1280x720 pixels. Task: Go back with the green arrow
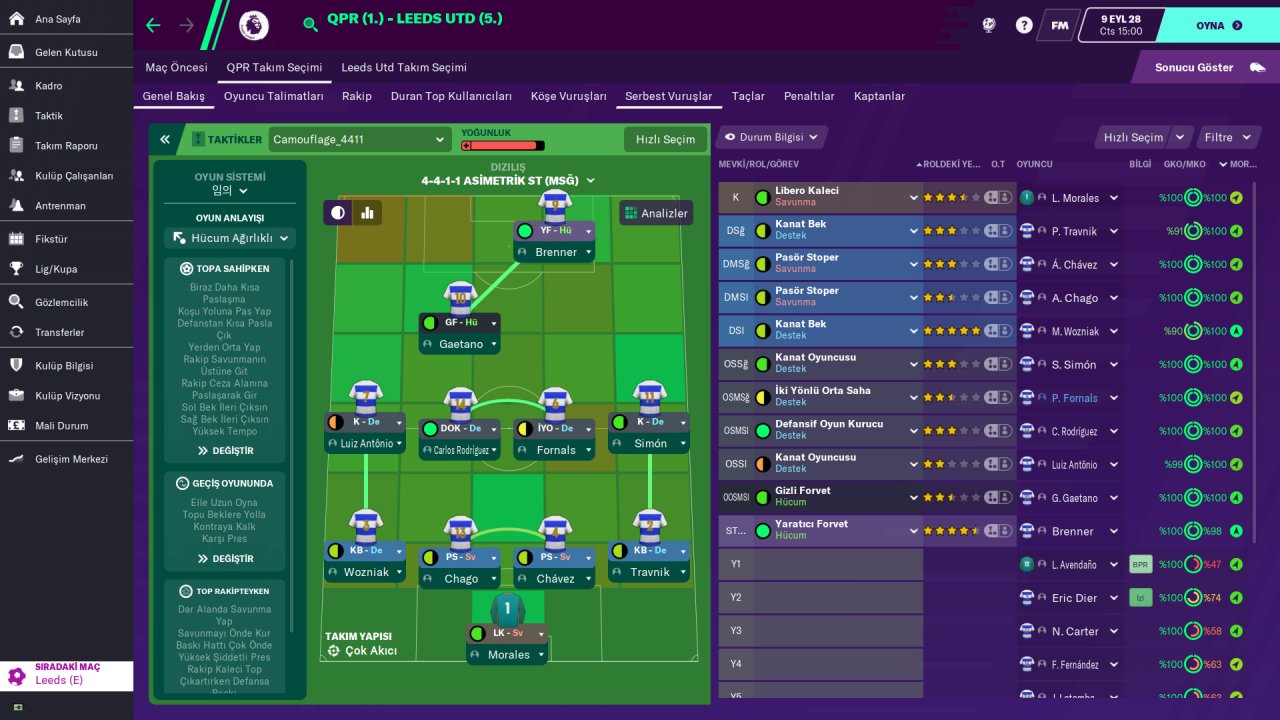point(153,26)
